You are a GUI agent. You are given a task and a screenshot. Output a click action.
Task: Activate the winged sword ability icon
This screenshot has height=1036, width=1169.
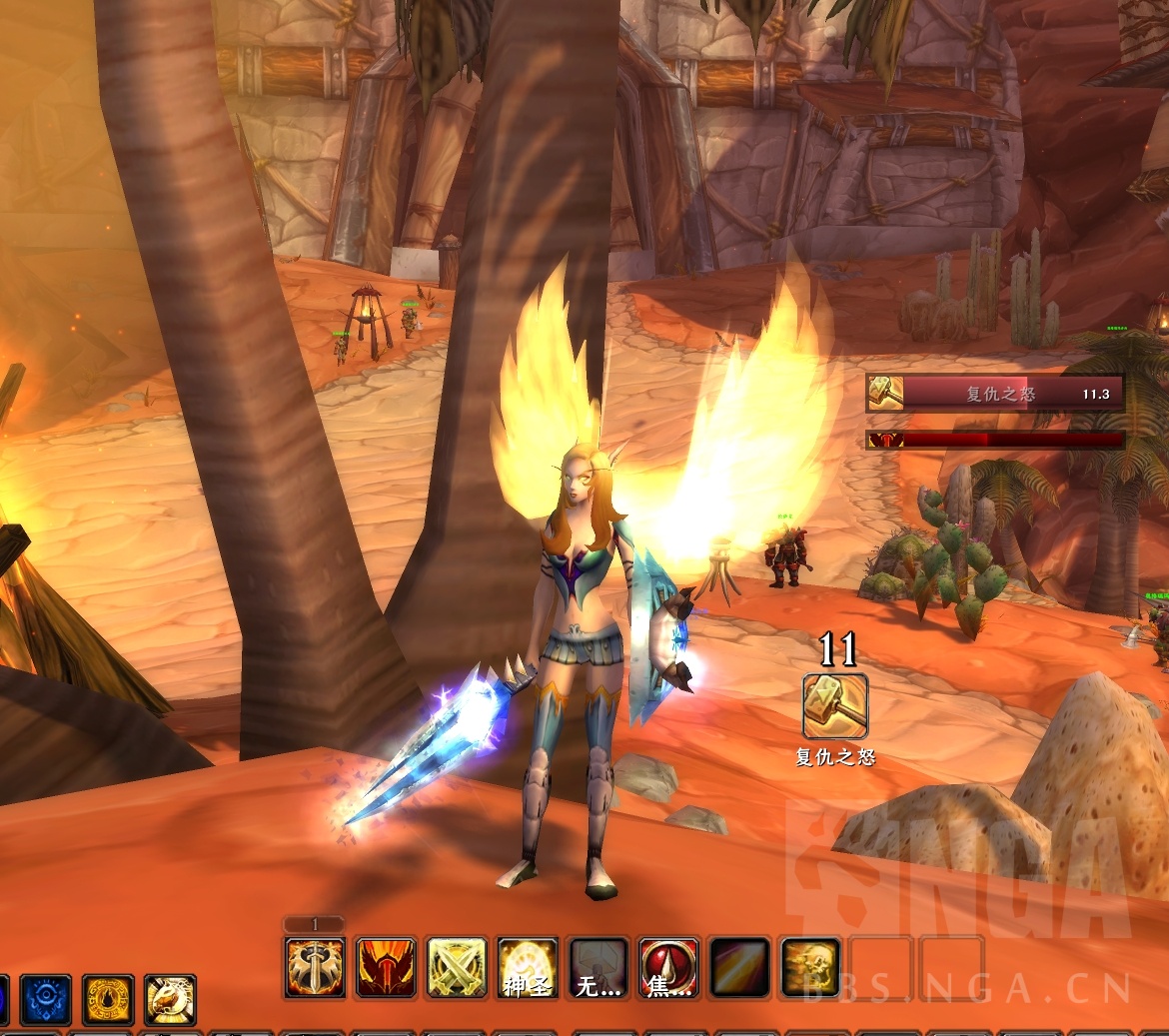[x=315, y=967]
